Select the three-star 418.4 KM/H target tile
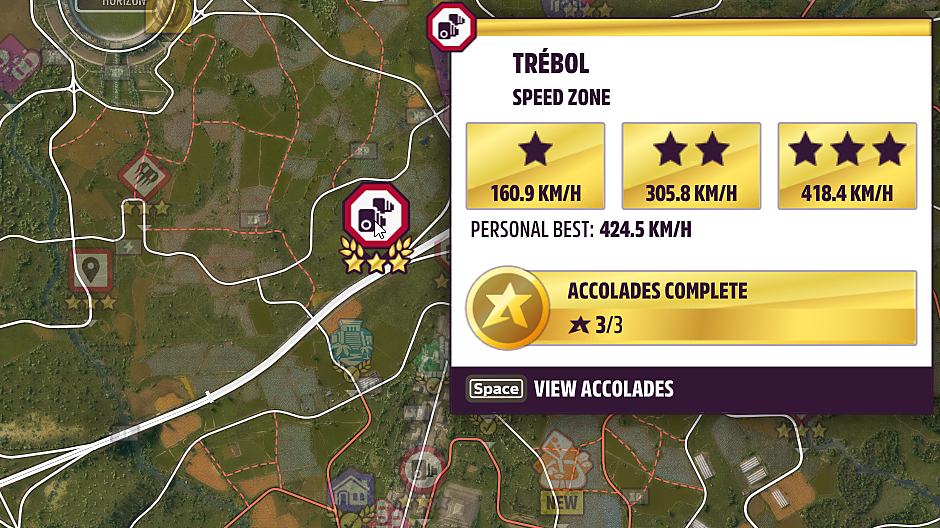 [x=847, y=166]
